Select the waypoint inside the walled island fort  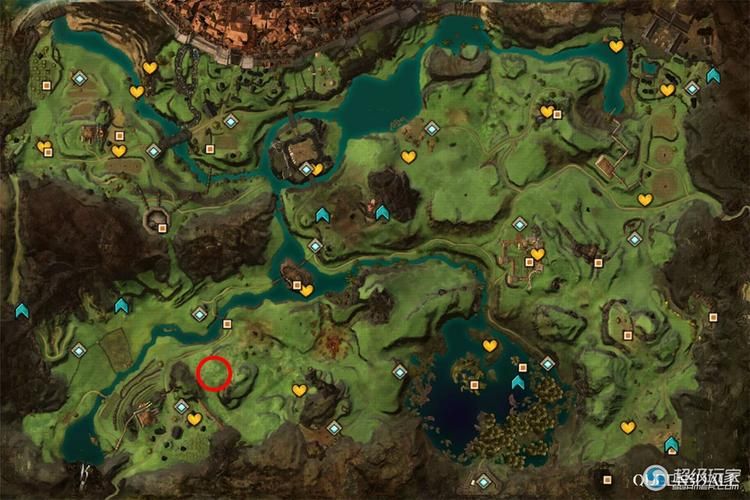[x=306, y=170]
